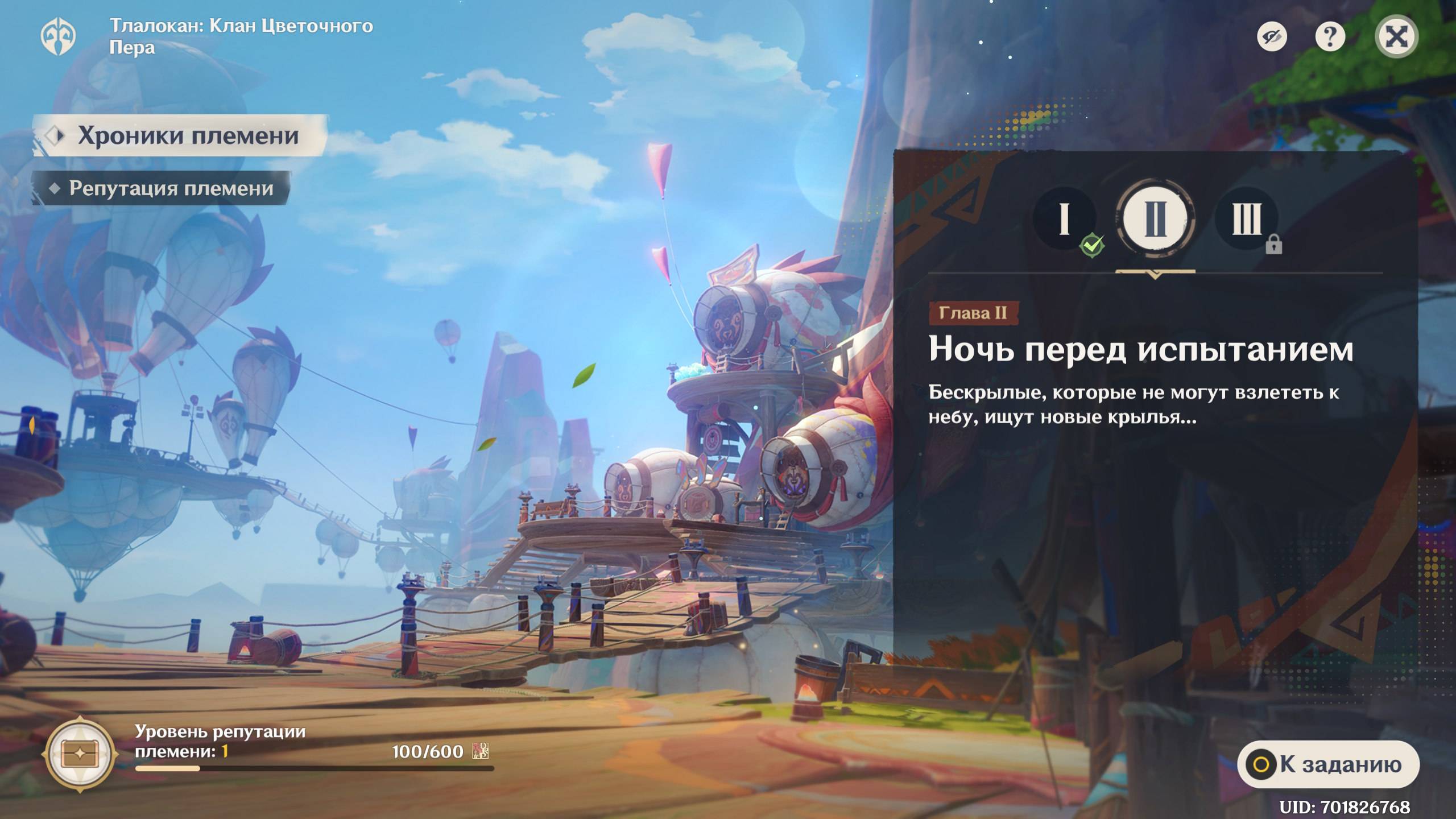This screenshot has height=819, width=1456.
Task: Open the reputation reward chest
Action: [x=81, y=755]
